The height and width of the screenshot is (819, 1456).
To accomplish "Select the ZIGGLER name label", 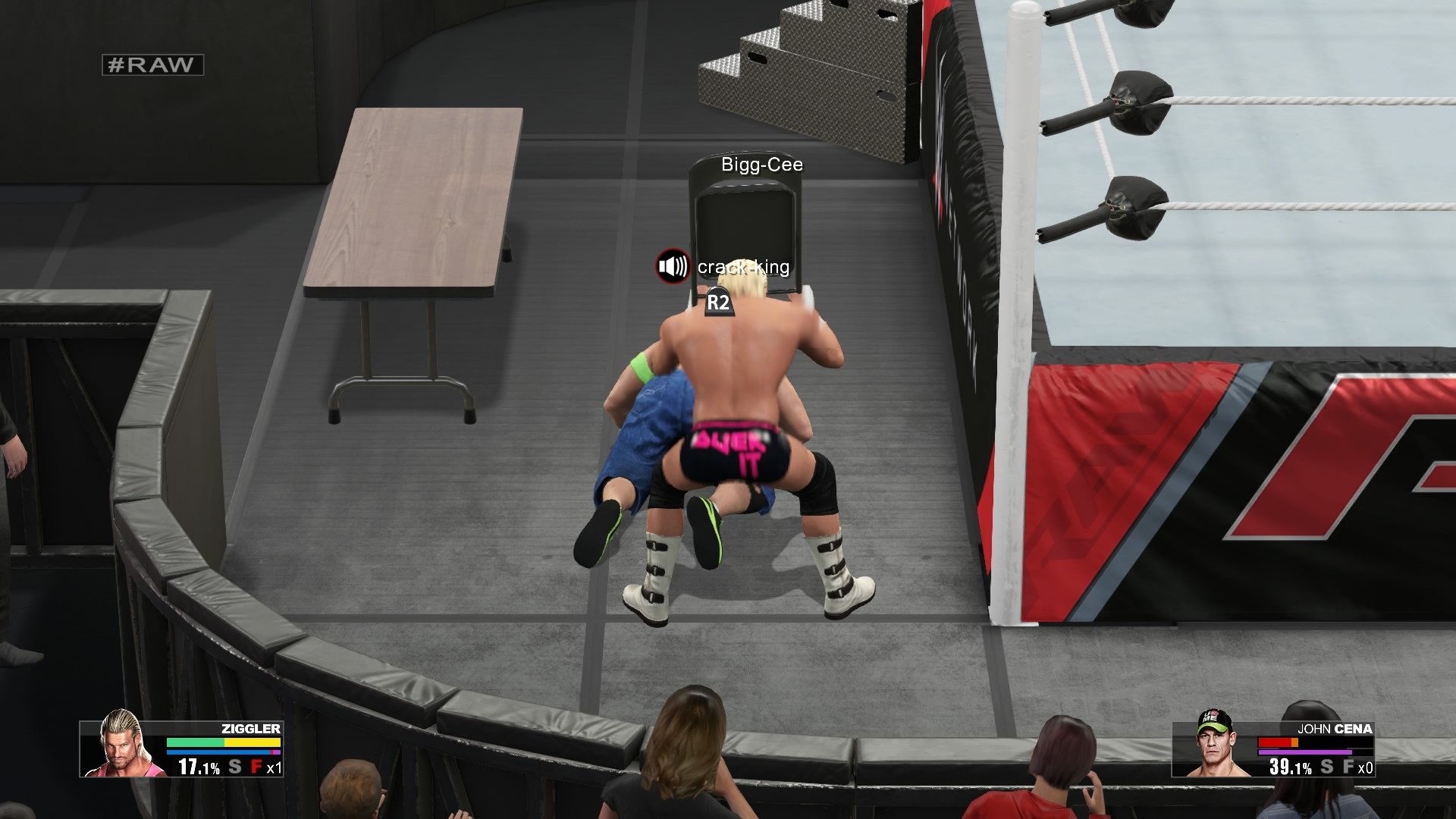I will (x=250, y=730).
